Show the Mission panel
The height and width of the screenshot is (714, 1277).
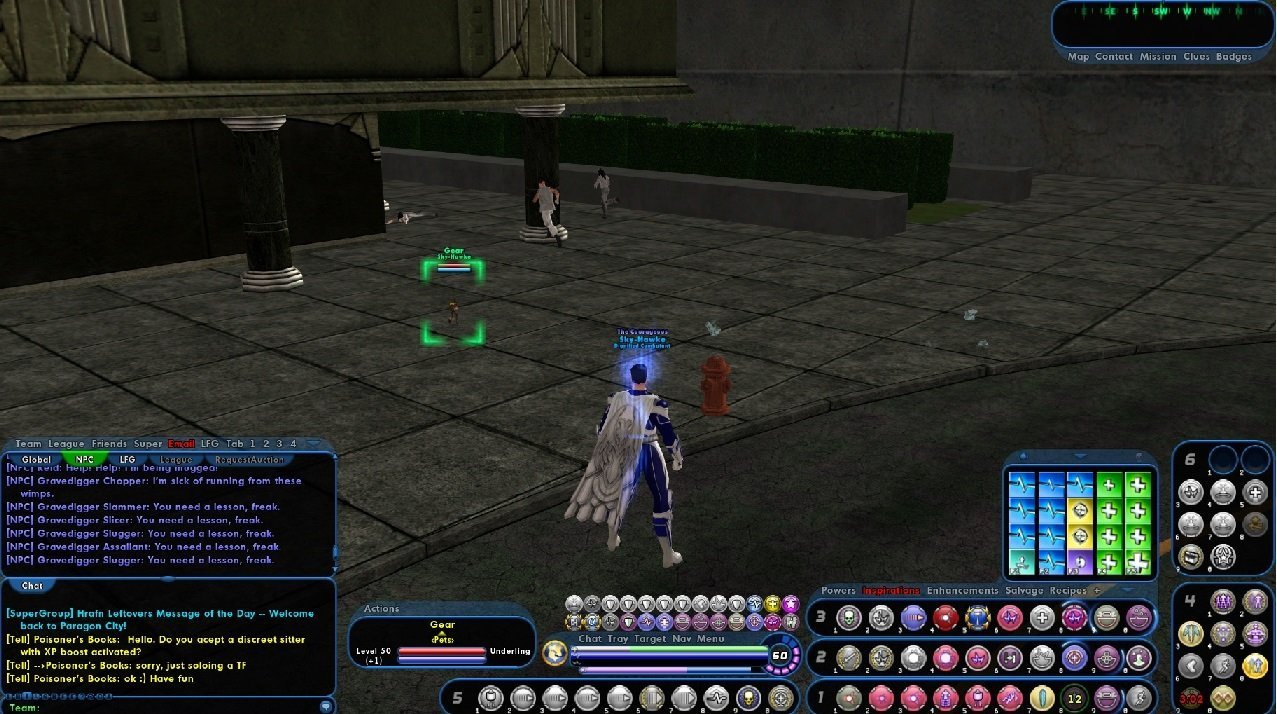1158,57
